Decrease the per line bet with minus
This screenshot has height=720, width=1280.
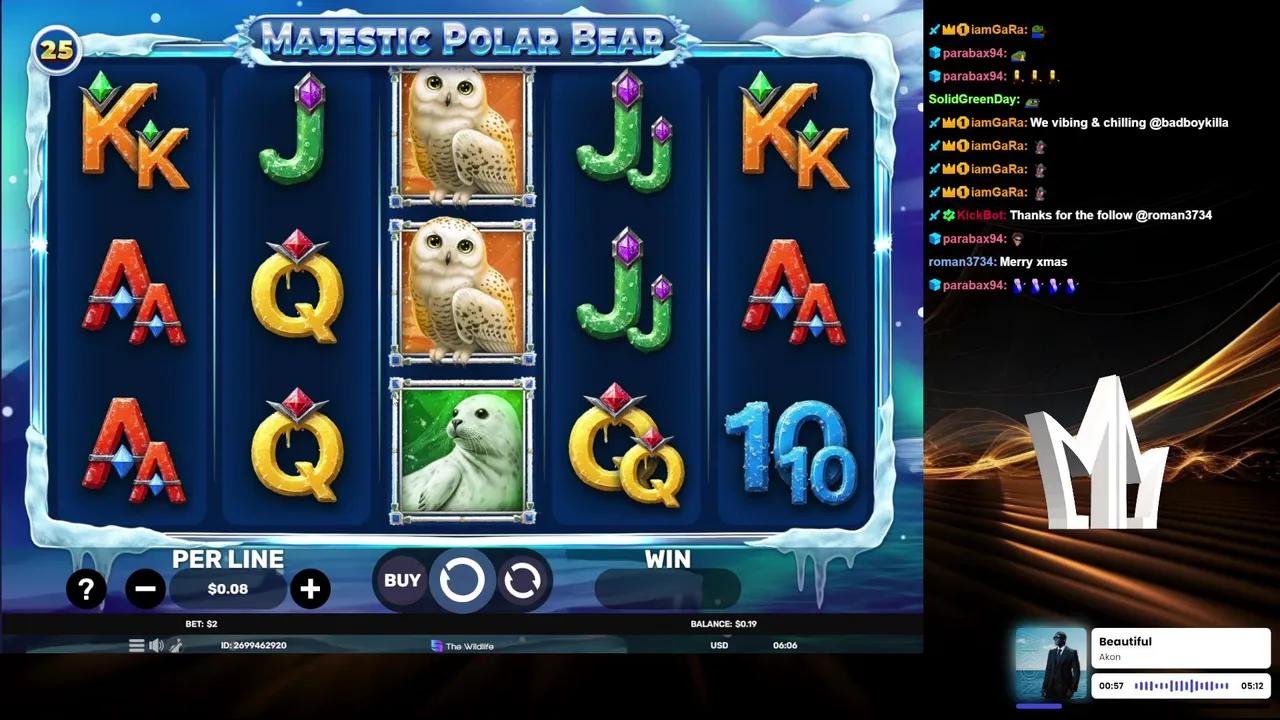(x=145, y=590)
